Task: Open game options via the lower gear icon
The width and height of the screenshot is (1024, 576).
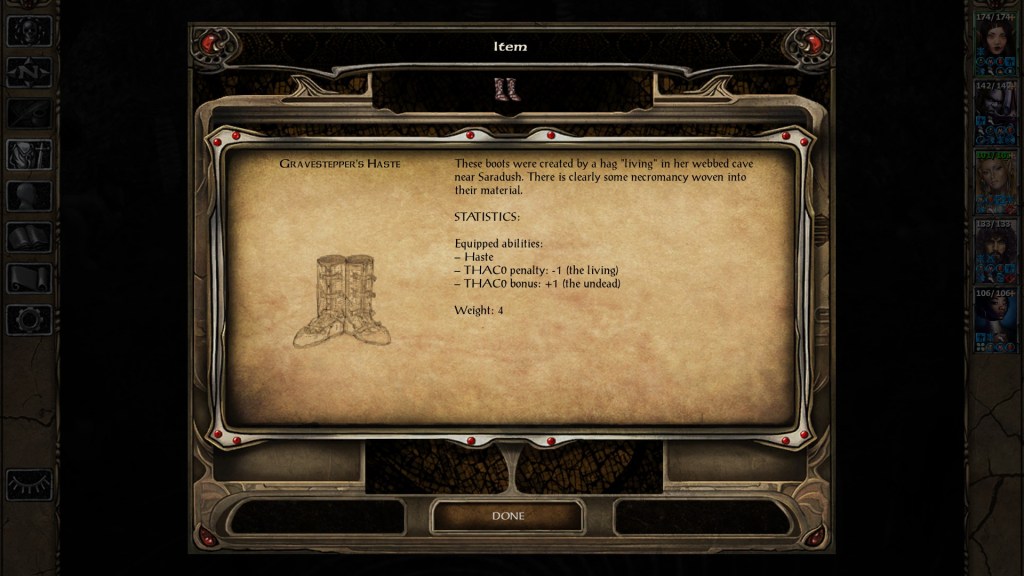Action: click(x=29, y=319)
